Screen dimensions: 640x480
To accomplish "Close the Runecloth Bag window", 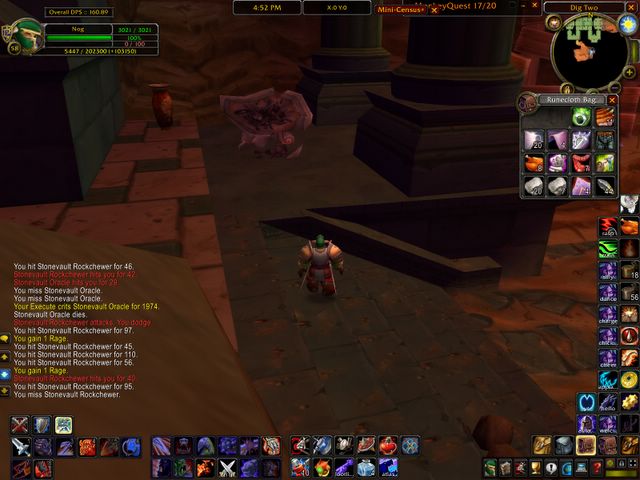I will coord(611,99).
